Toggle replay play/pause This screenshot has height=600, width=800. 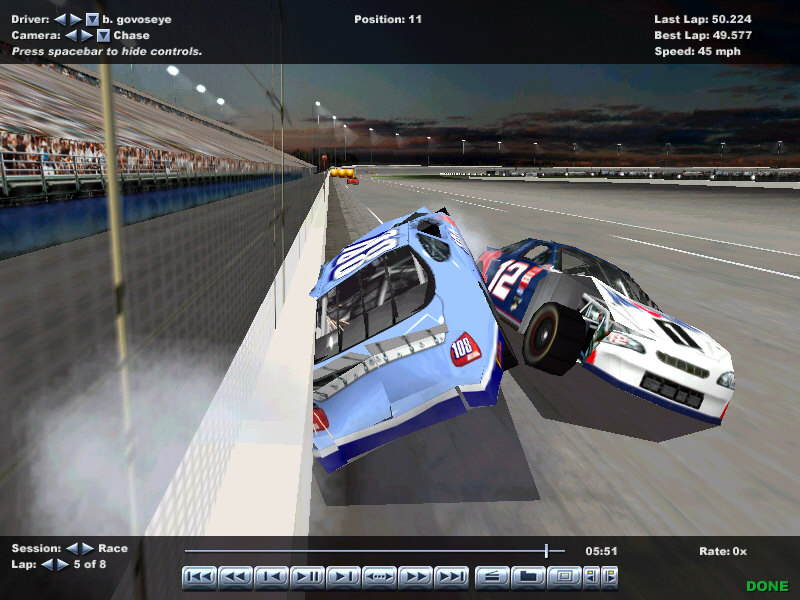pos(308,576)
